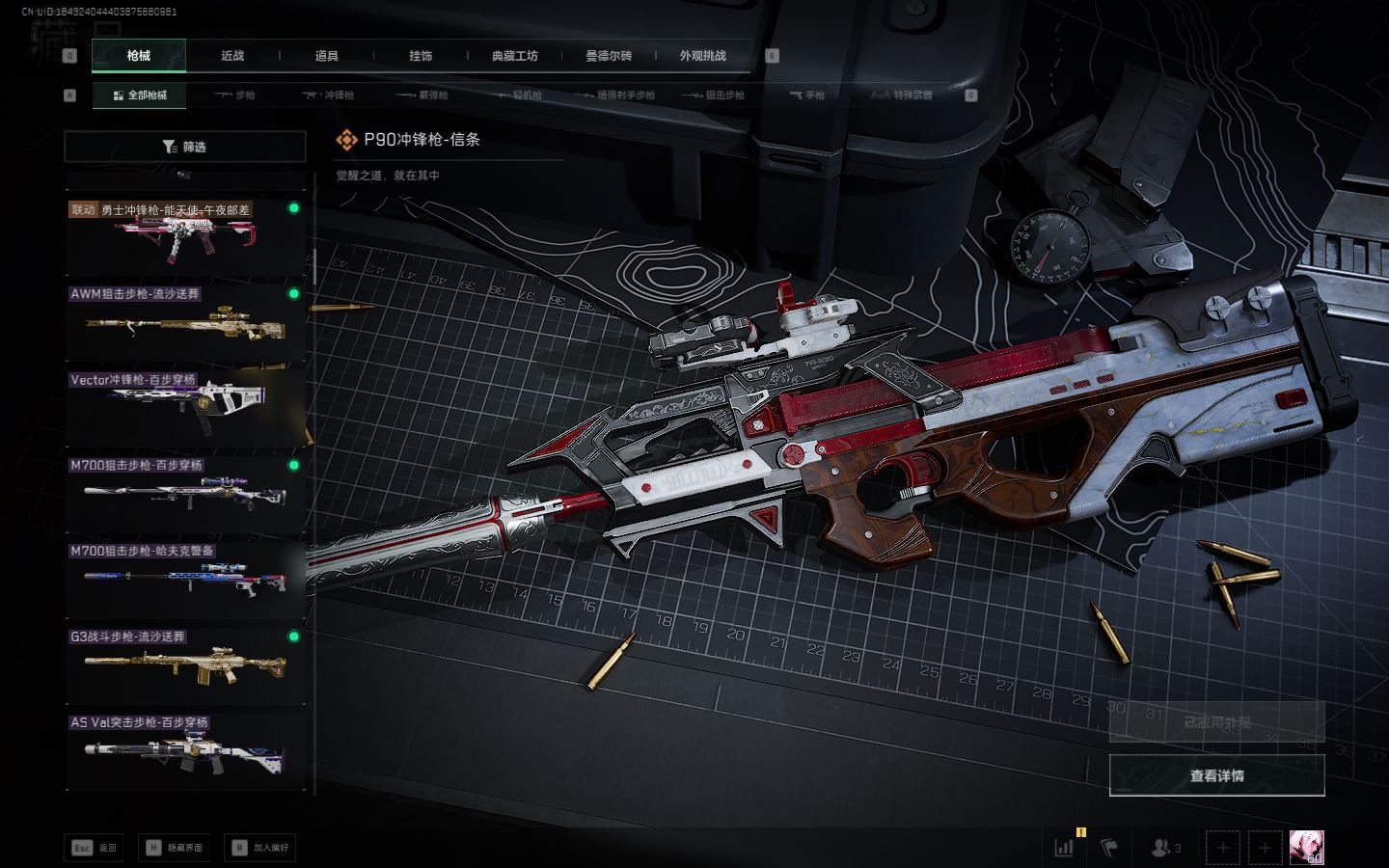Open the 外观挑战 appearance challenge tab
This screenshot has height=868, width=1389.
point(702,56)
